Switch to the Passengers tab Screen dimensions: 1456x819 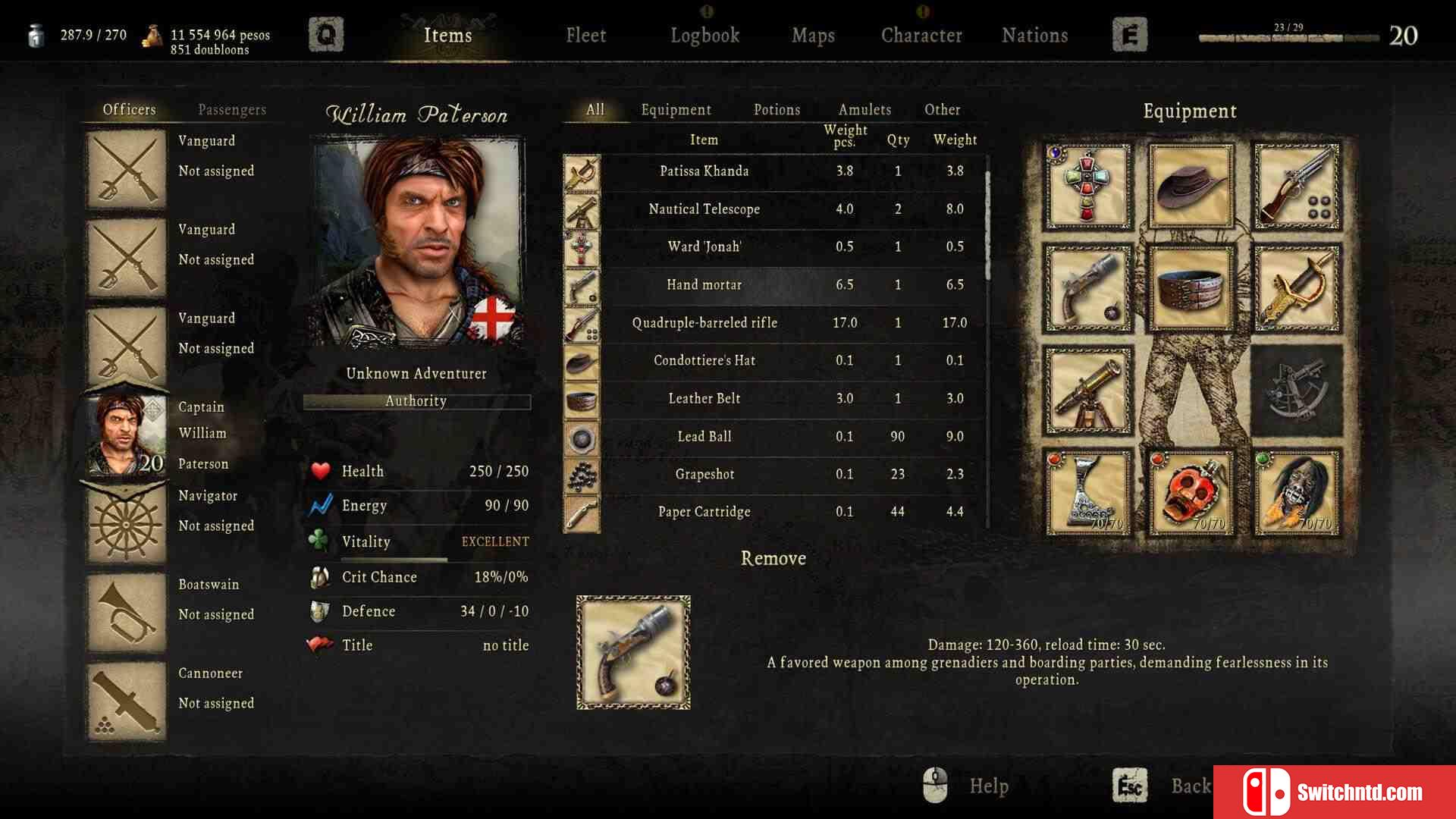[232, 110]
